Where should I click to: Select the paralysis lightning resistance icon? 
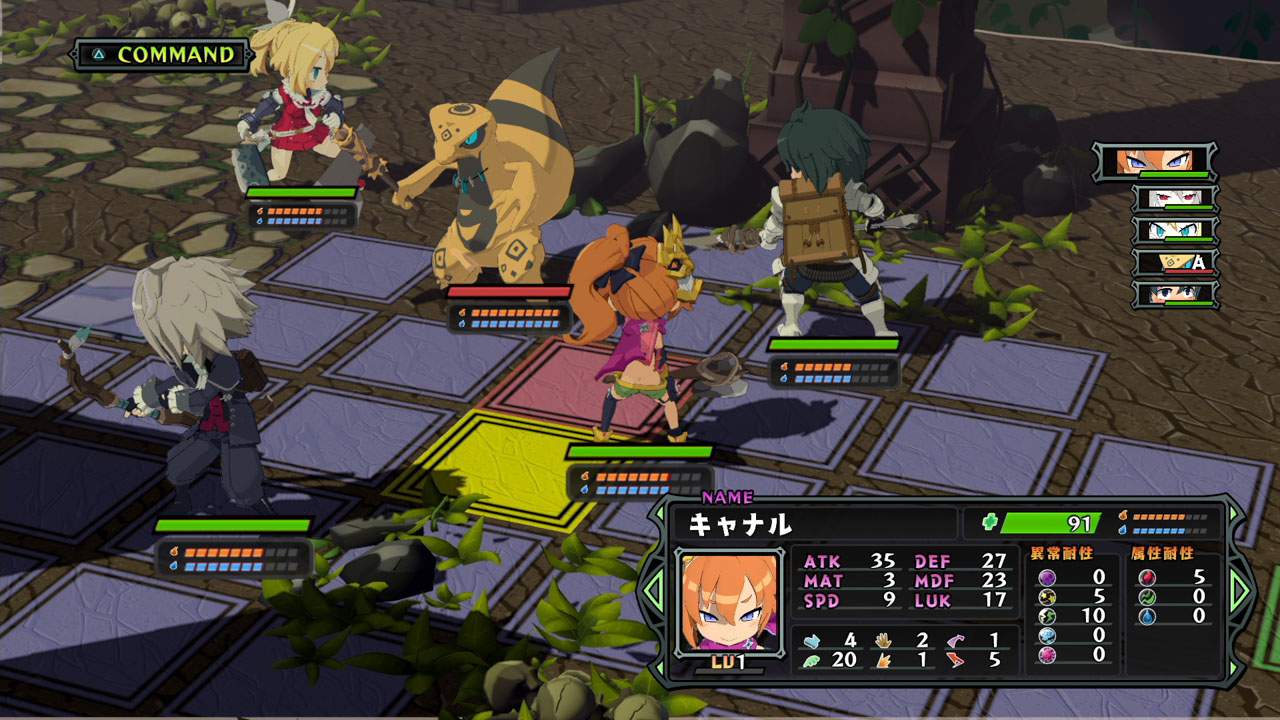pos(1045,617)
